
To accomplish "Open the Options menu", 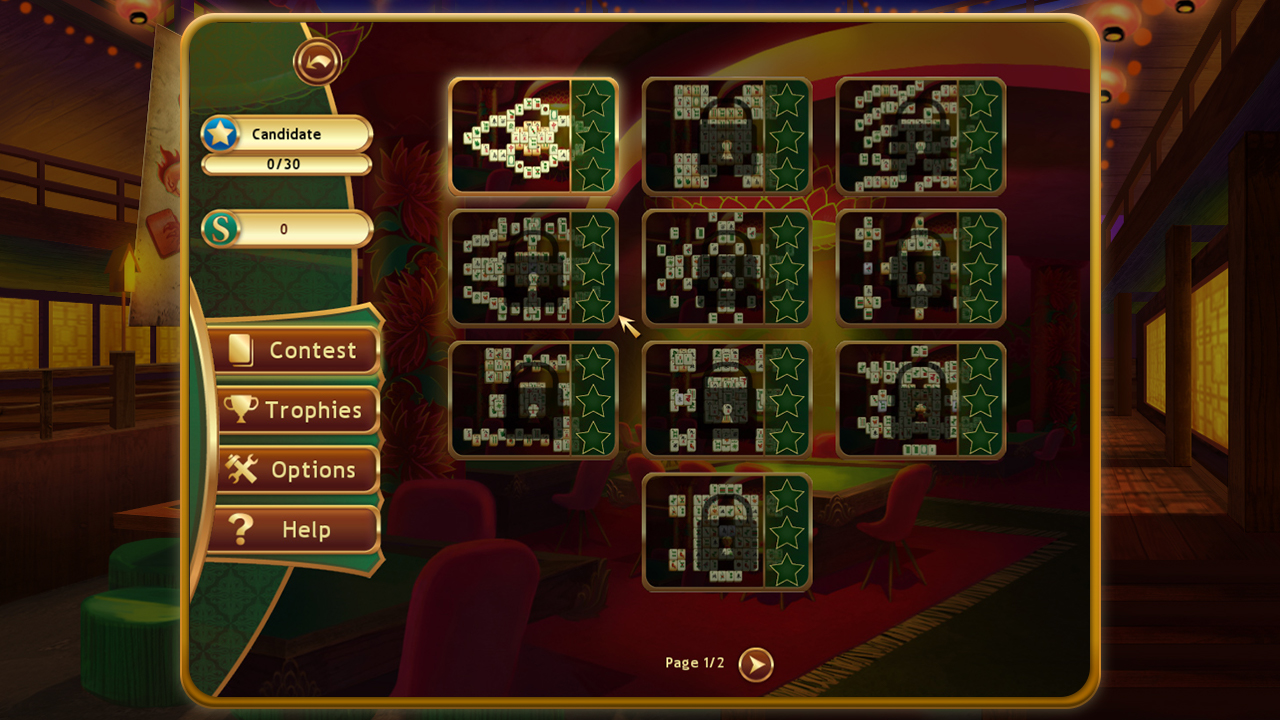I will point(297,470).
